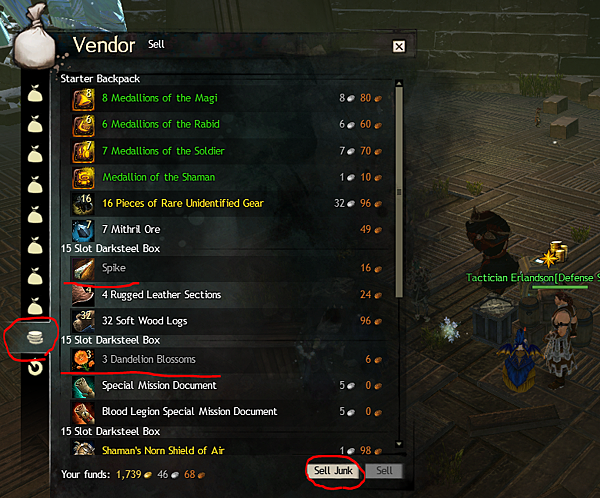Select the 7 Mithril Ore row

(131, 229)
